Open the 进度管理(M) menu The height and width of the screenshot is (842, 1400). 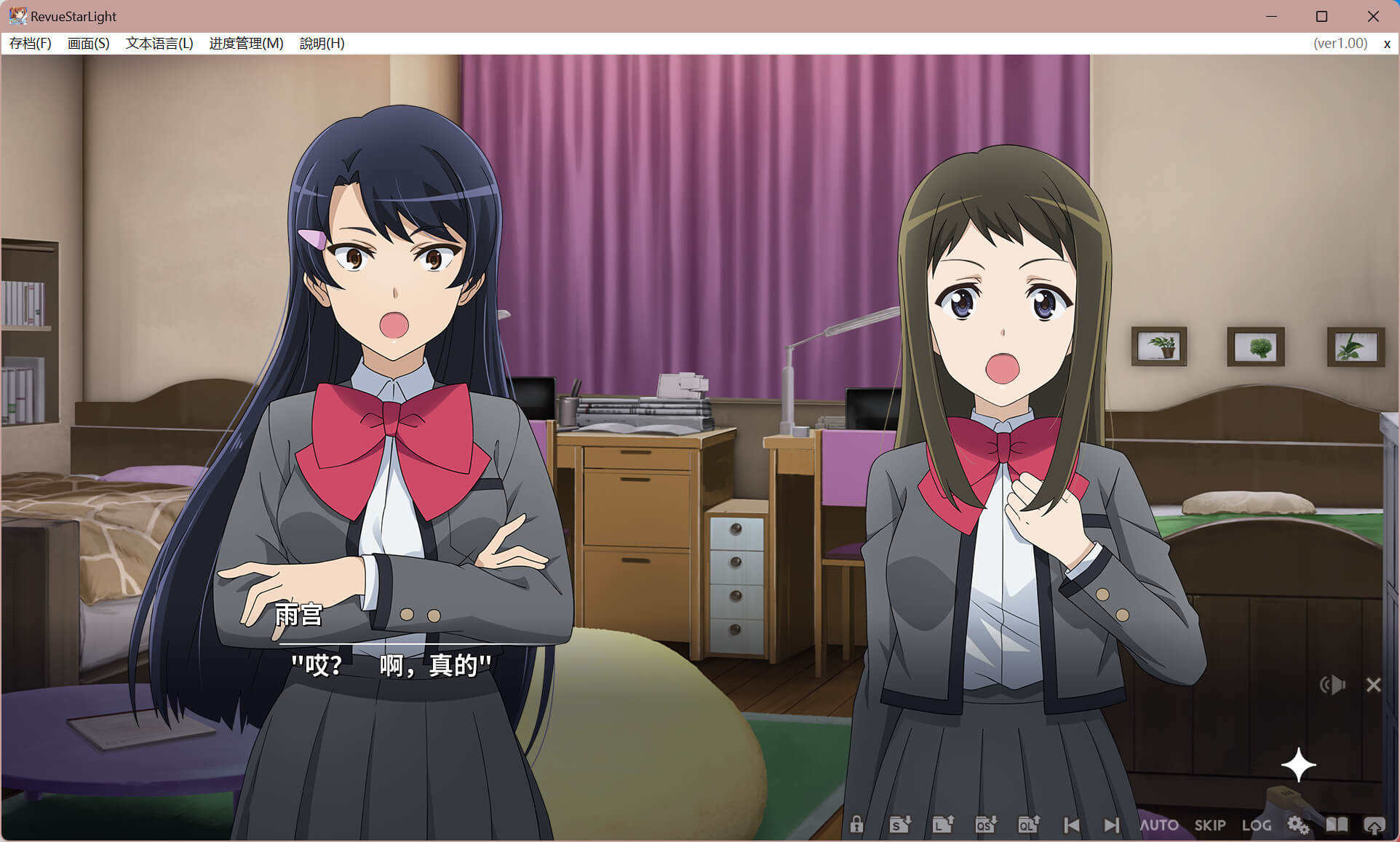(x=246, y=44)
